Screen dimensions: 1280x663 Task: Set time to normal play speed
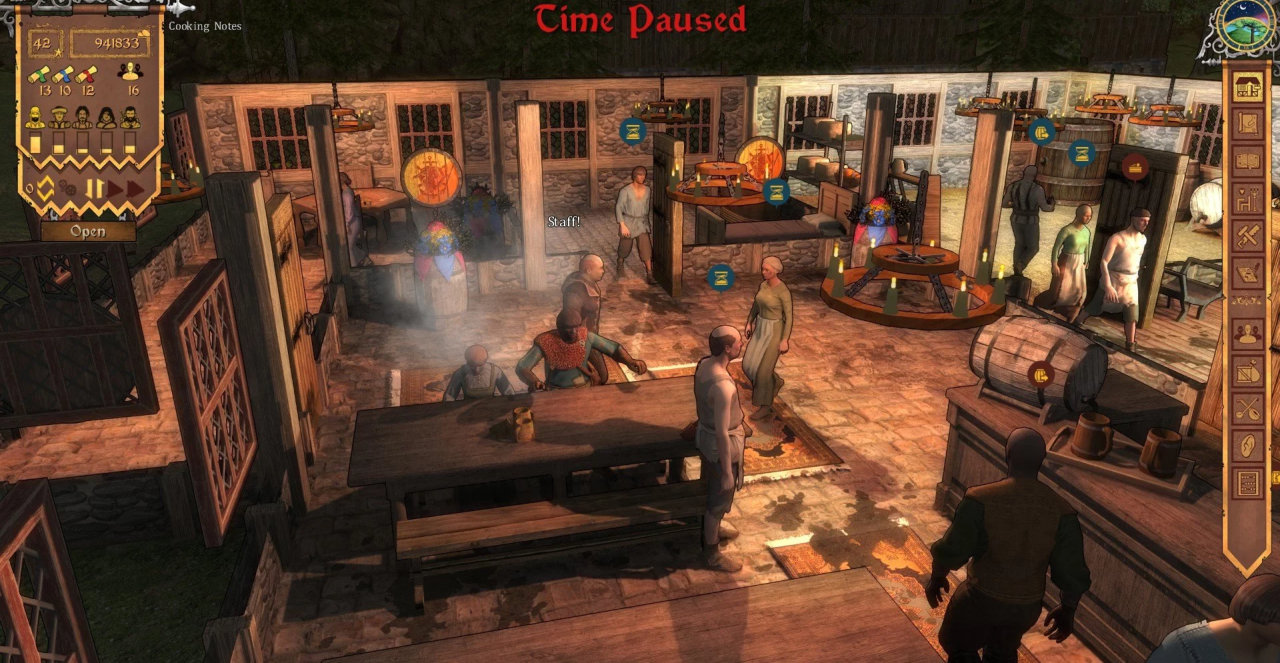pyautogui.click(x=115, y=188)
